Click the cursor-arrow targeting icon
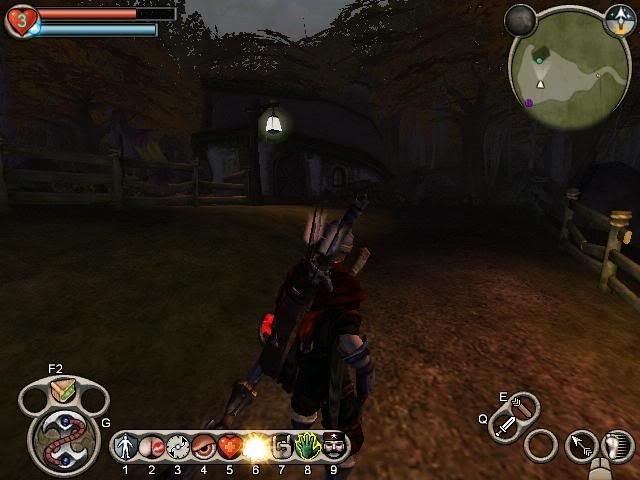The image size is (640, 480). 581,446
